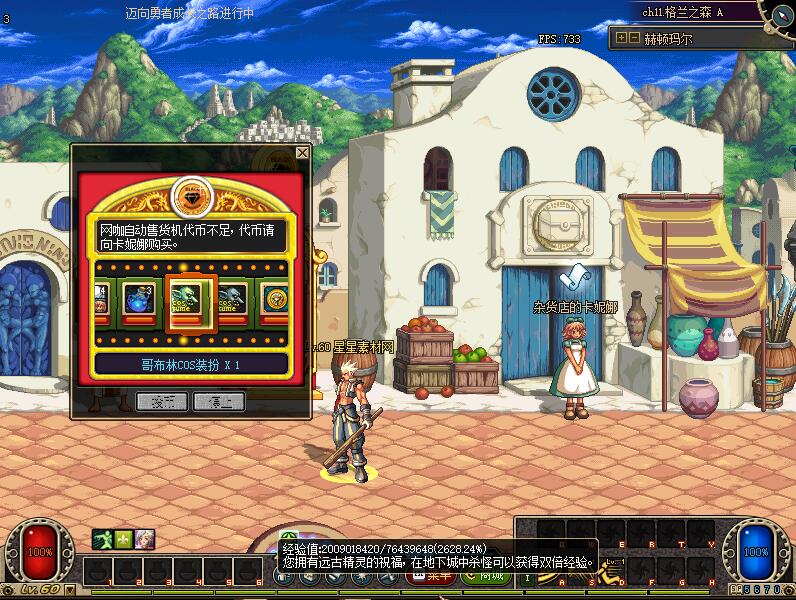Click the minus button on the 赫顿玛尔 bar
796x600 pixels.
point(633,38)
